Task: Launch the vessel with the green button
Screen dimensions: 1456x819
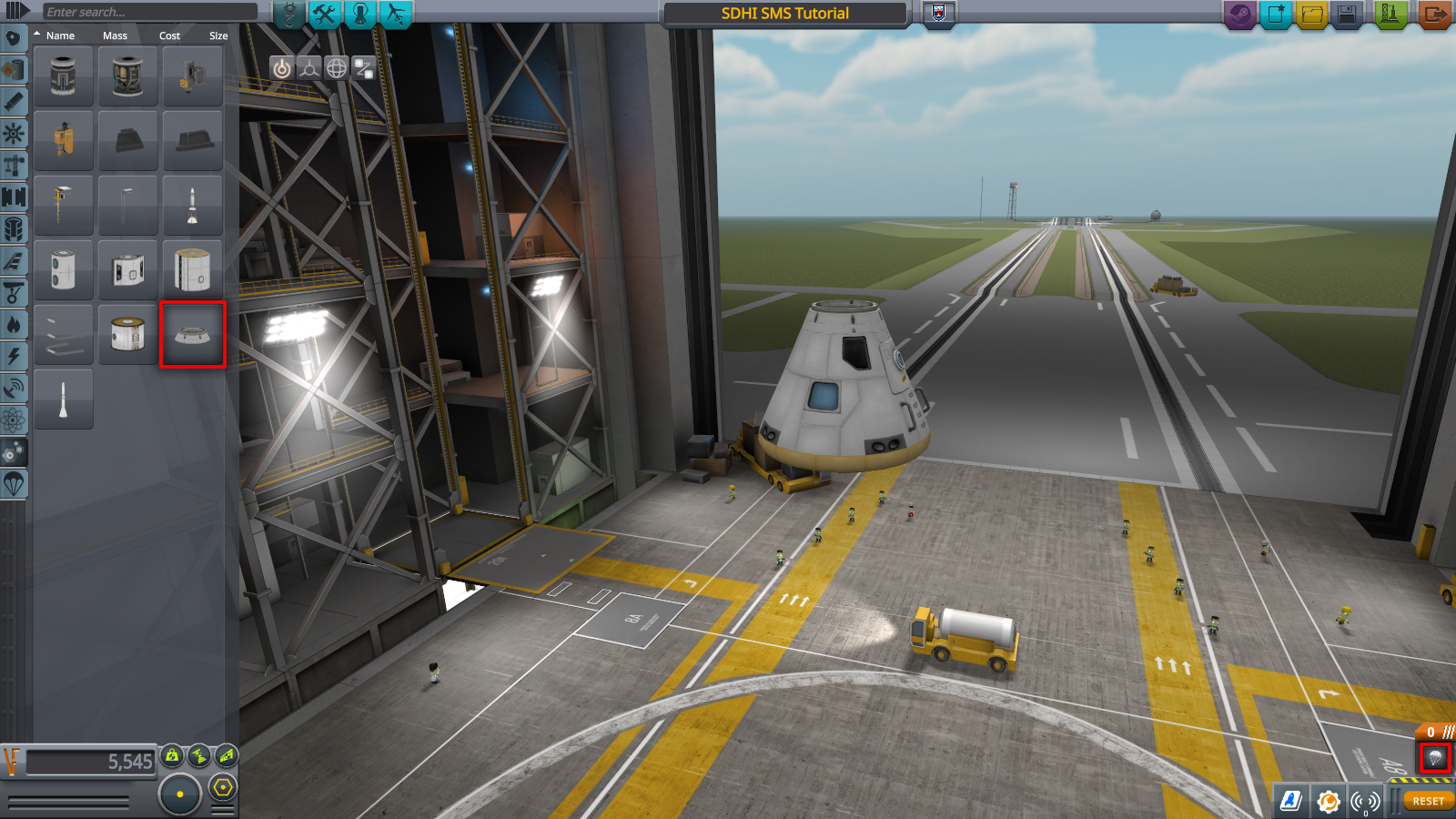Action: click(1390, 14)
